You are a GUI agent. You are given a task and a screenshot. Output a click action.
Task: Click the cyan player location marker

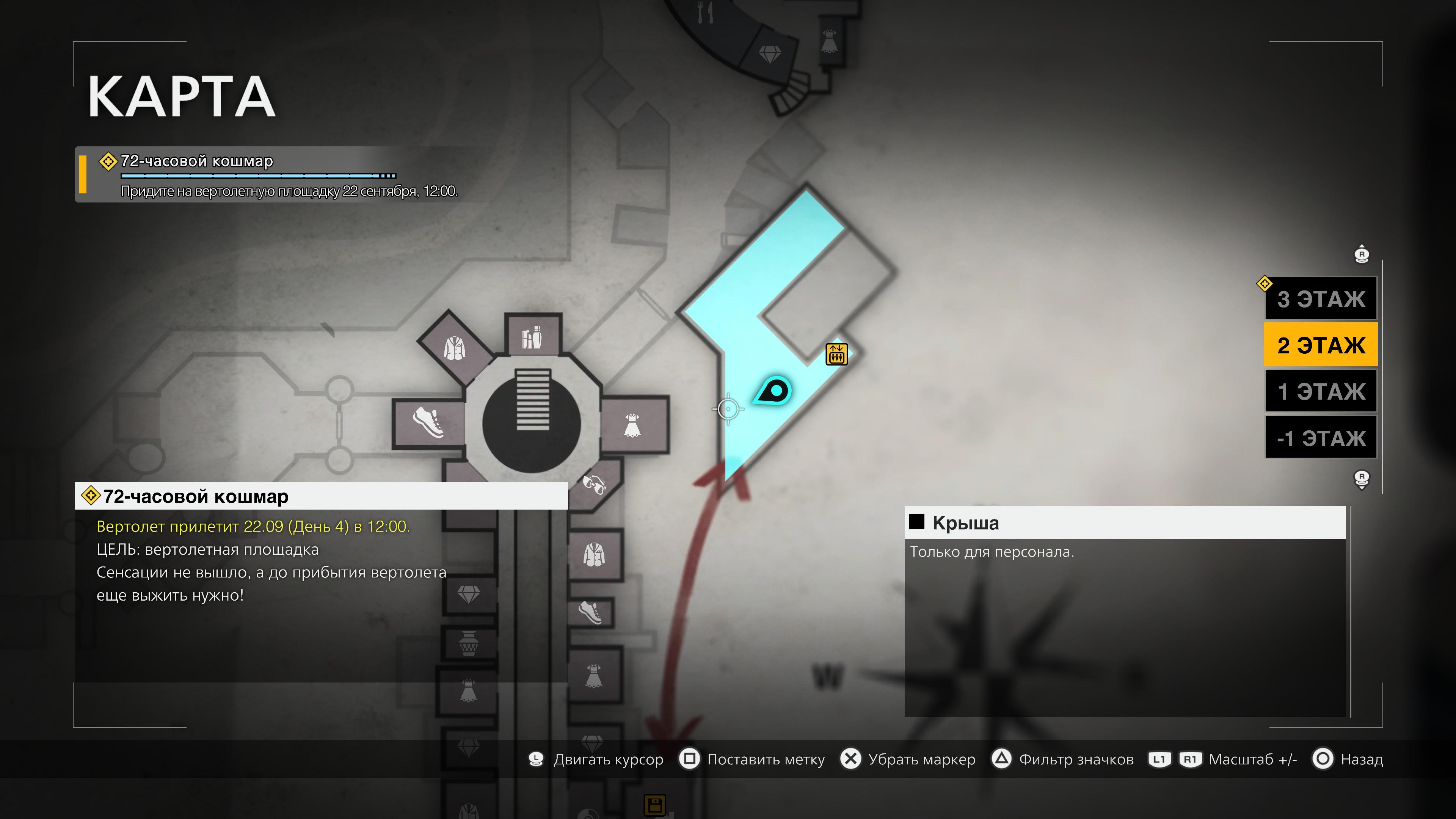[x=774, y=391]
